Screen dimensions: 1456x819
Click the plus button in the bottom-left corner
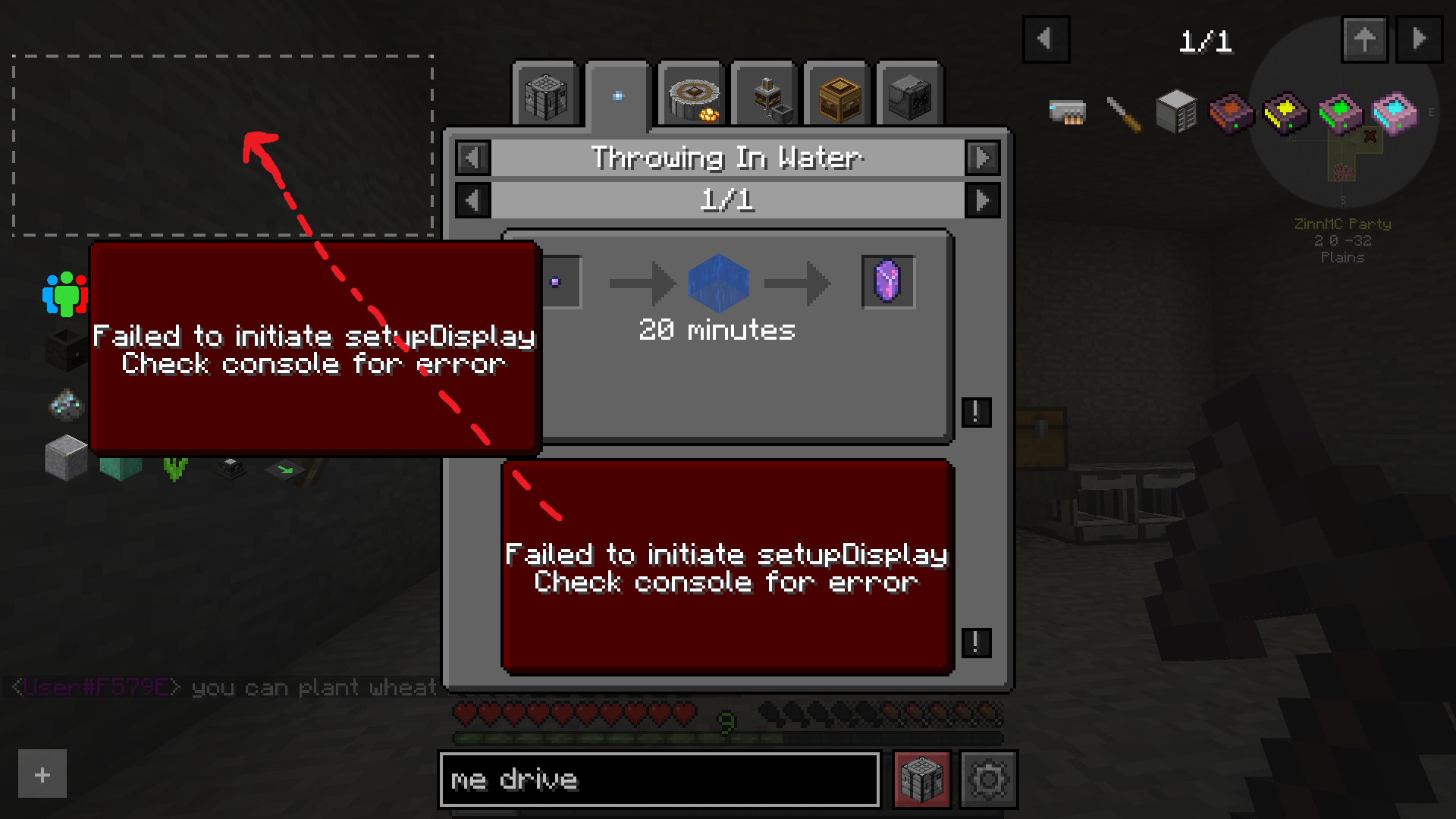[x=41, y=773]
